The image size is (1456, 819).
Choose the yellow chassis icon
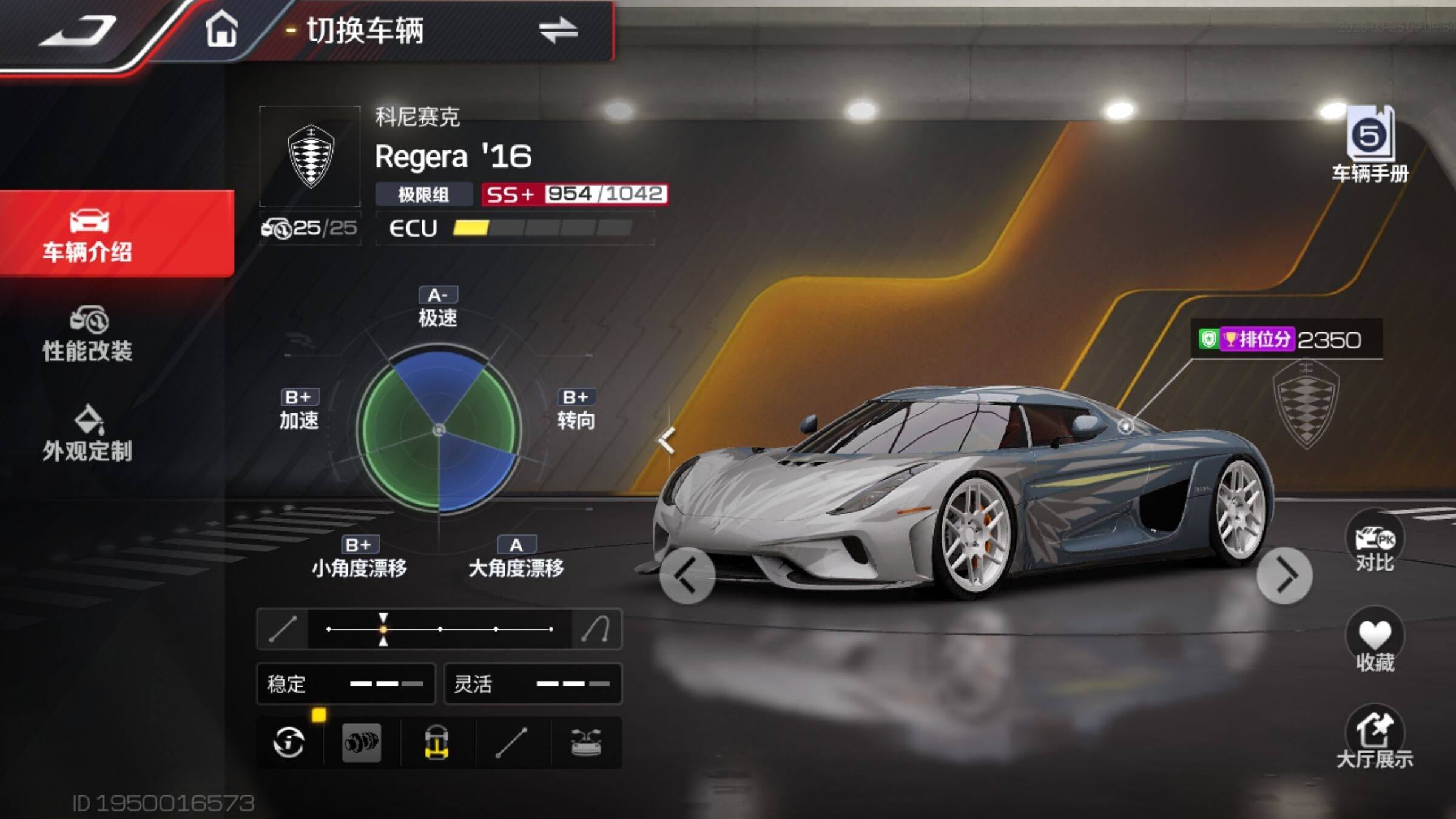coord(437,742)
